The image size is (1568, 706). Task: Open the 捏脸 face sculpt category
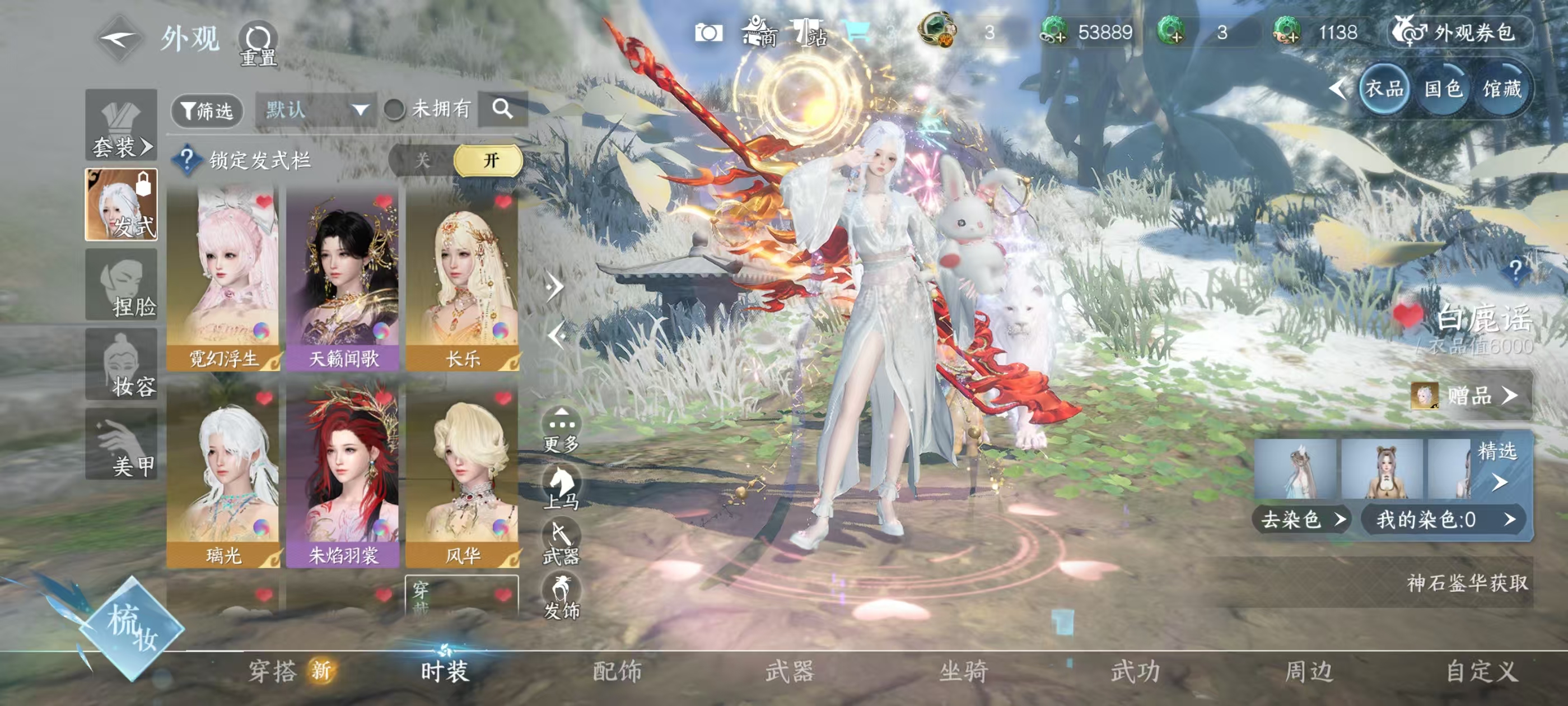pyautogui.click(x=121, y=285)
